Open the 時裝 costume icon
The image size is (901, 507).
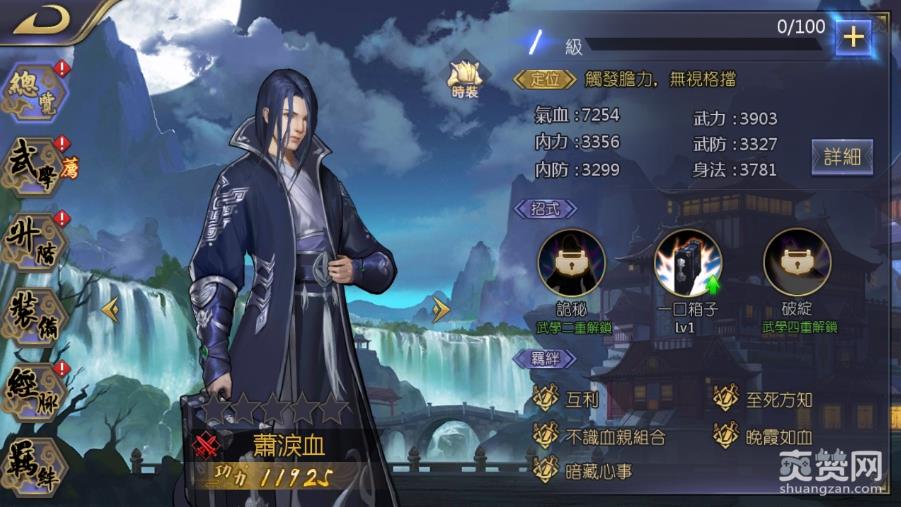pos(465,77)
